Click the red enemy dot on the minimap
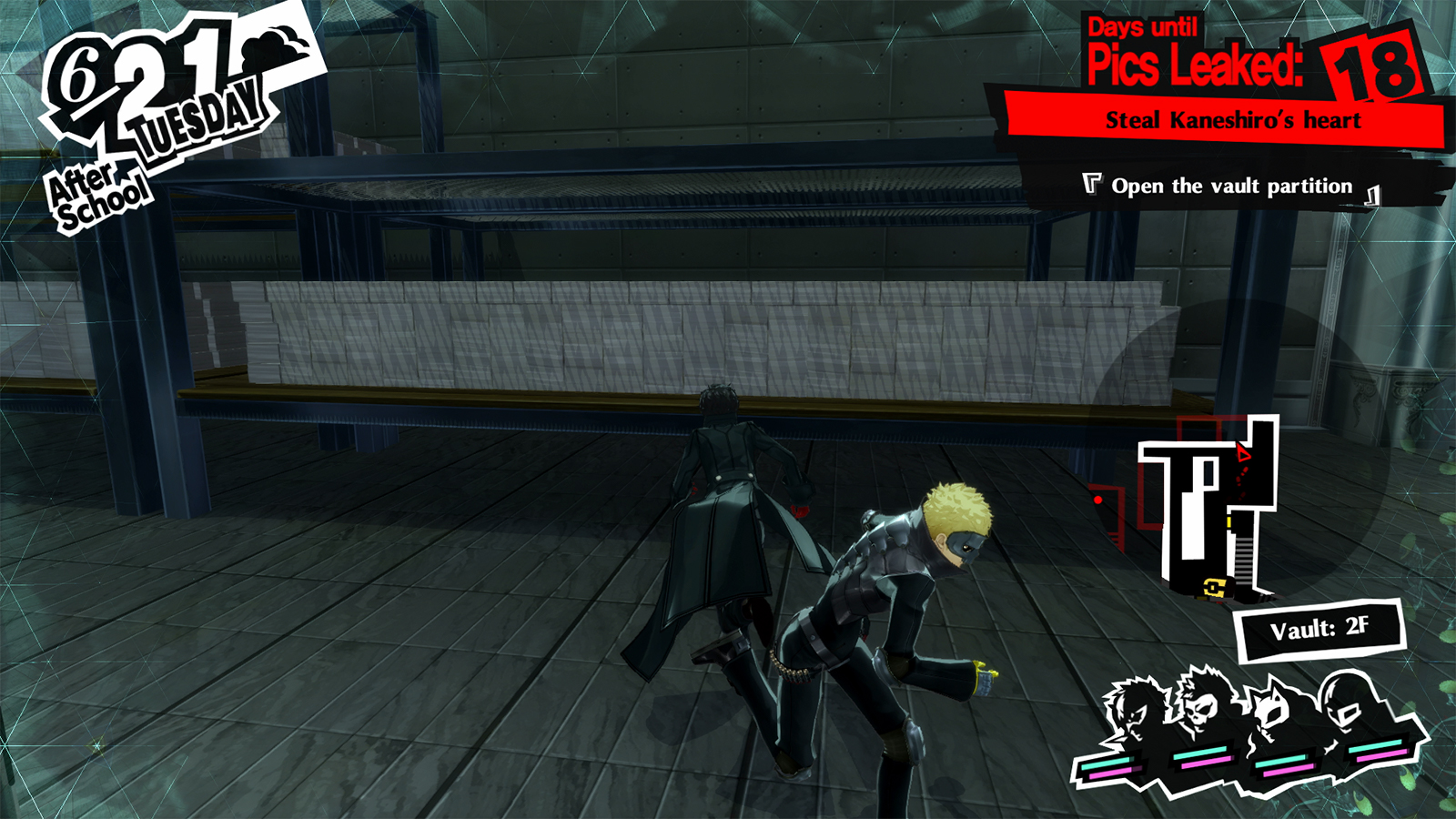This screenshot has height=819, width=1456. coord(1098,499)
